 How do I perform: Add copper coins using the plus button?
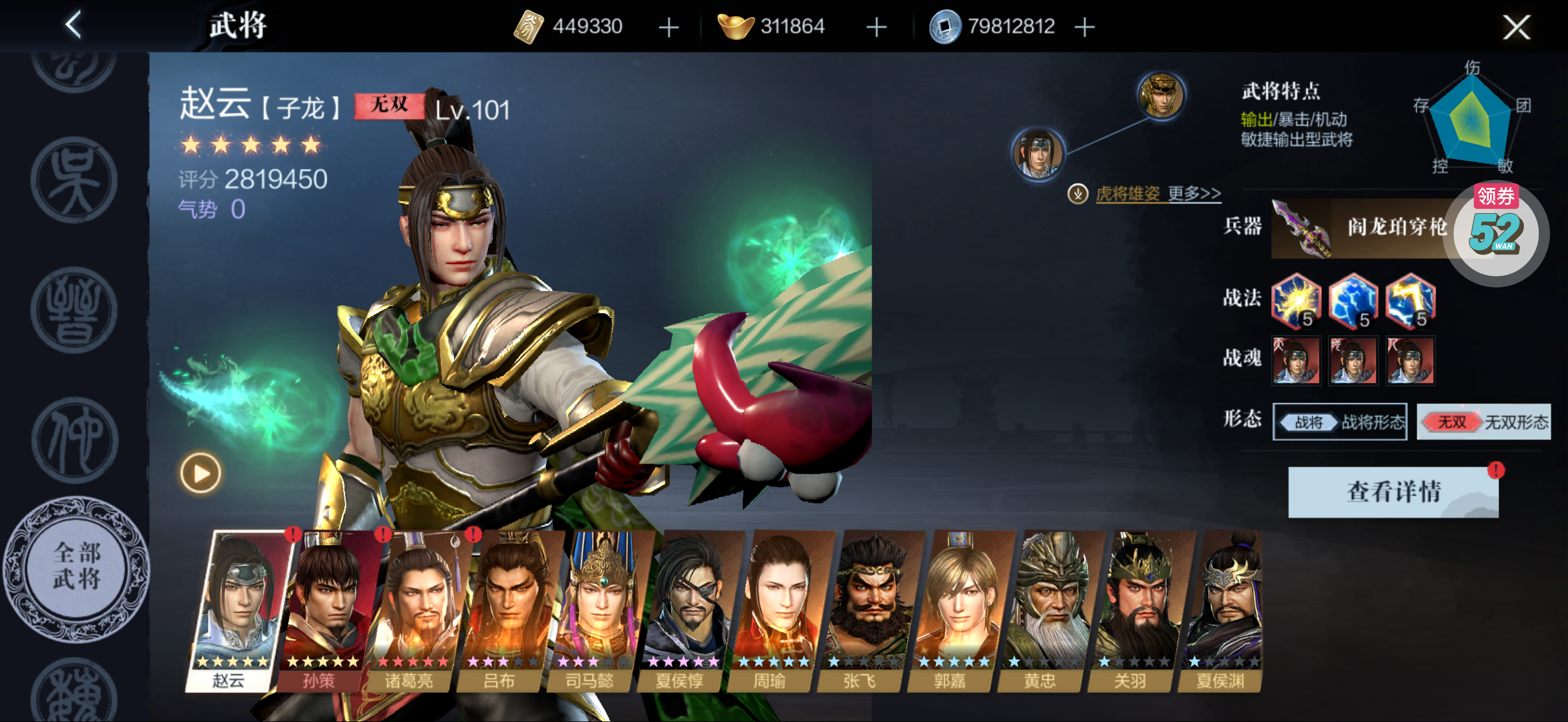[1084, 28]
